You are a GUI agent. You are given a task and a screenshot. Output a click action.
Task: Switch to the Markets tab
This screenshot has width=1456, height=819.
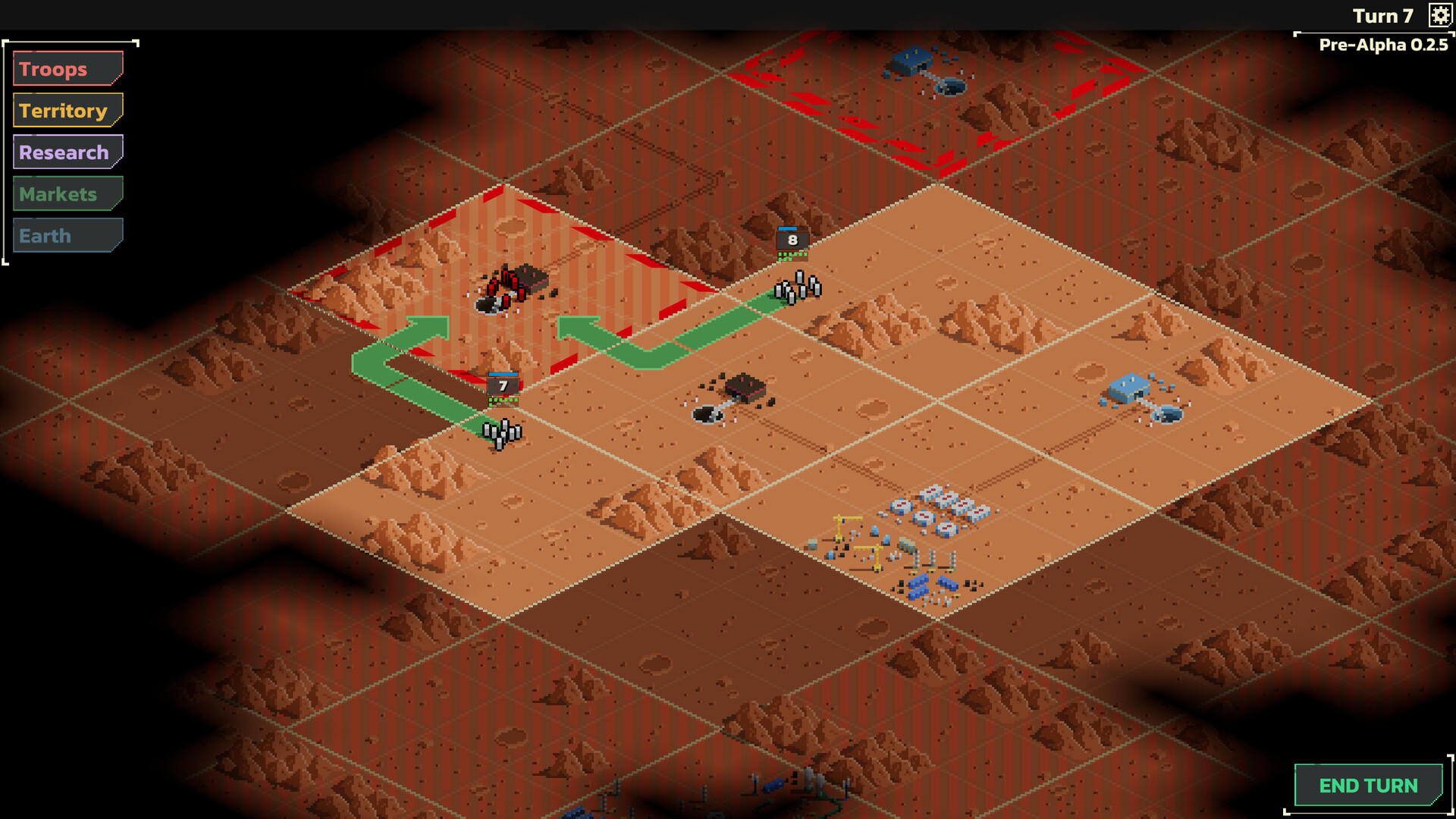(x=67, y=193)
